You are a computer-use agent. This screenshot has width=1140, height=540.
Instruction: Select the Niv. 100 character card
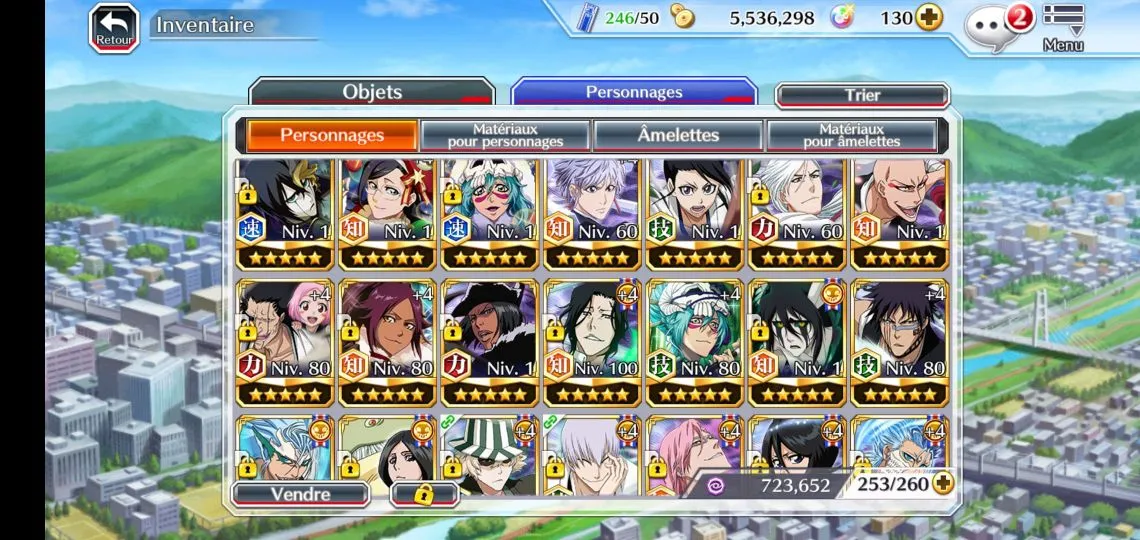click(592, 342)
